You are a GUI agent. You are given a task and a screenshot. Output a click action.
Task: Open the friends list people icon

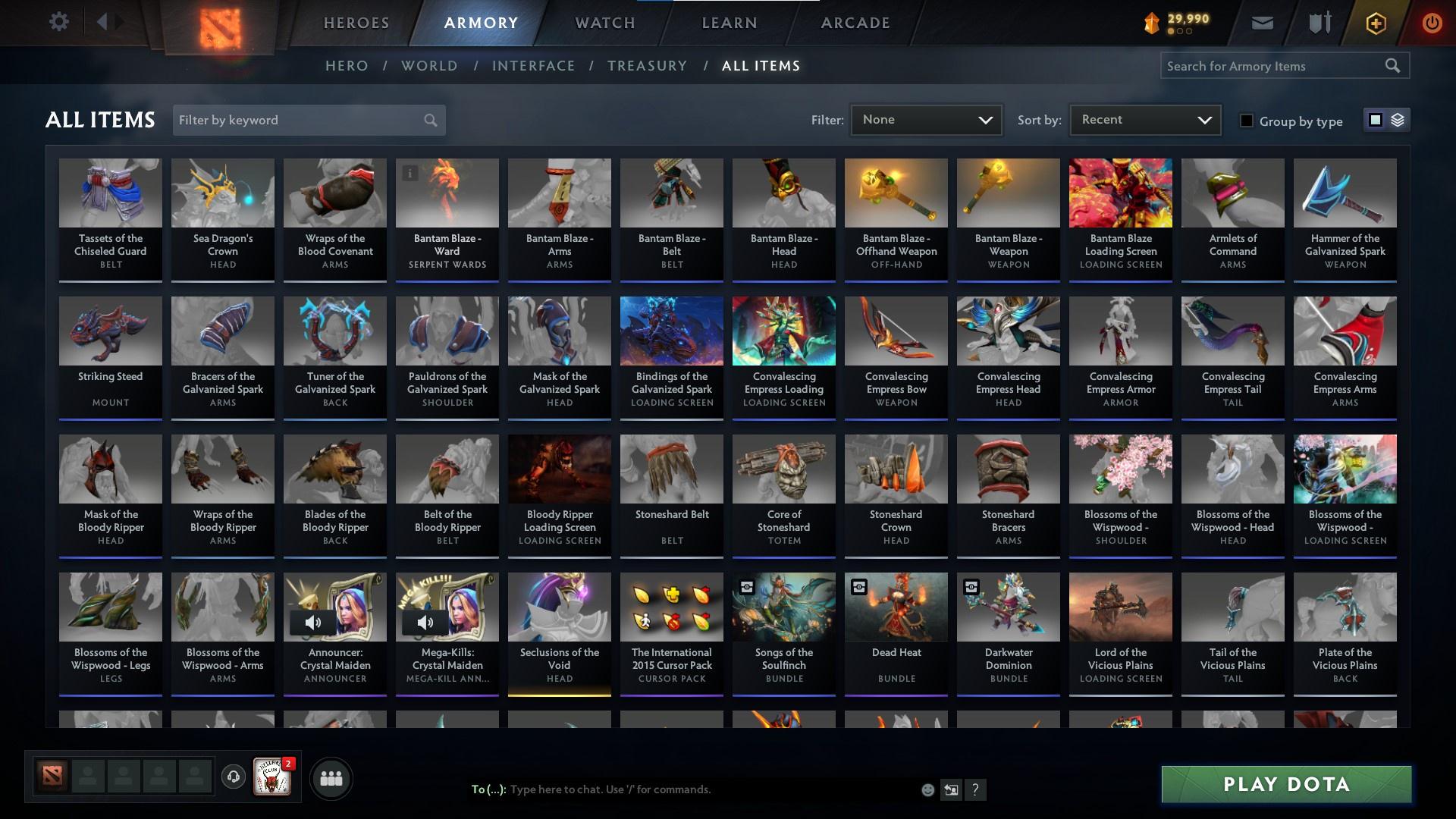click(331, 777)
